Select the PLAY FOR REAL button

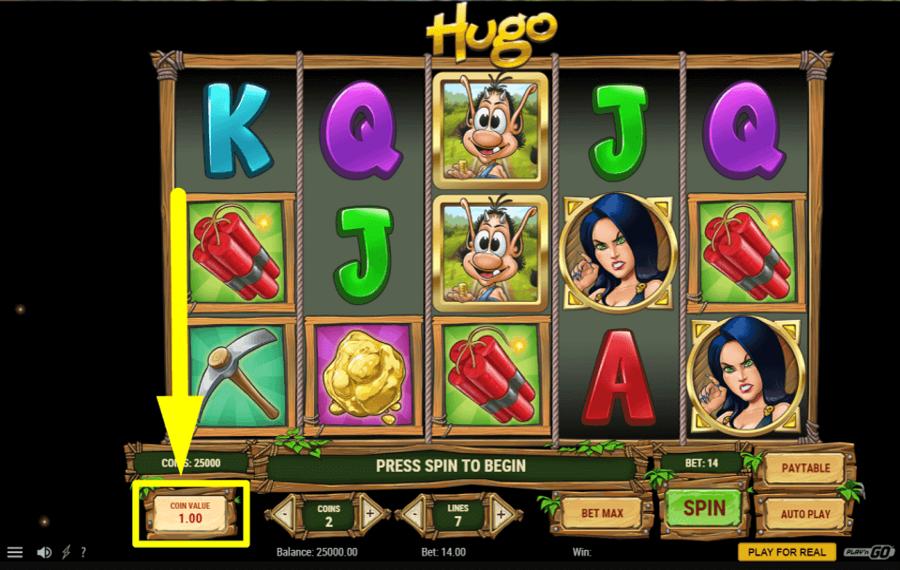point(787,552)
